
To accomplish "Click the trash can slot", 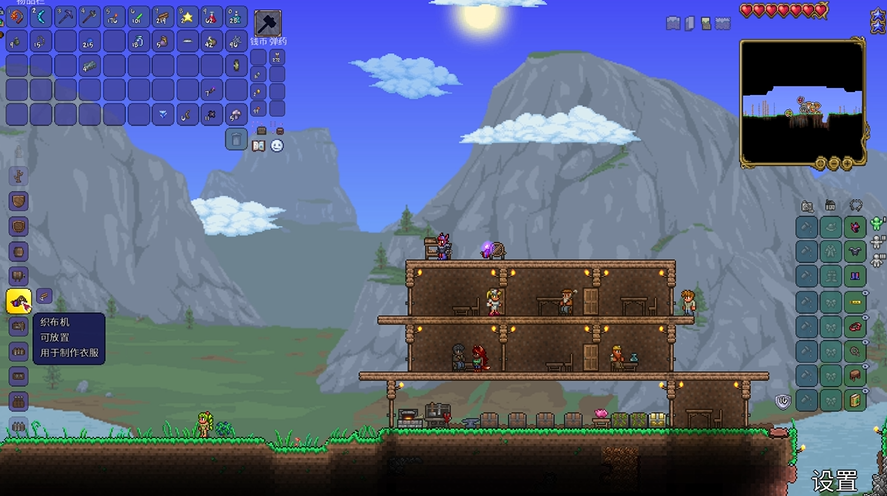I will pos(236,139).
